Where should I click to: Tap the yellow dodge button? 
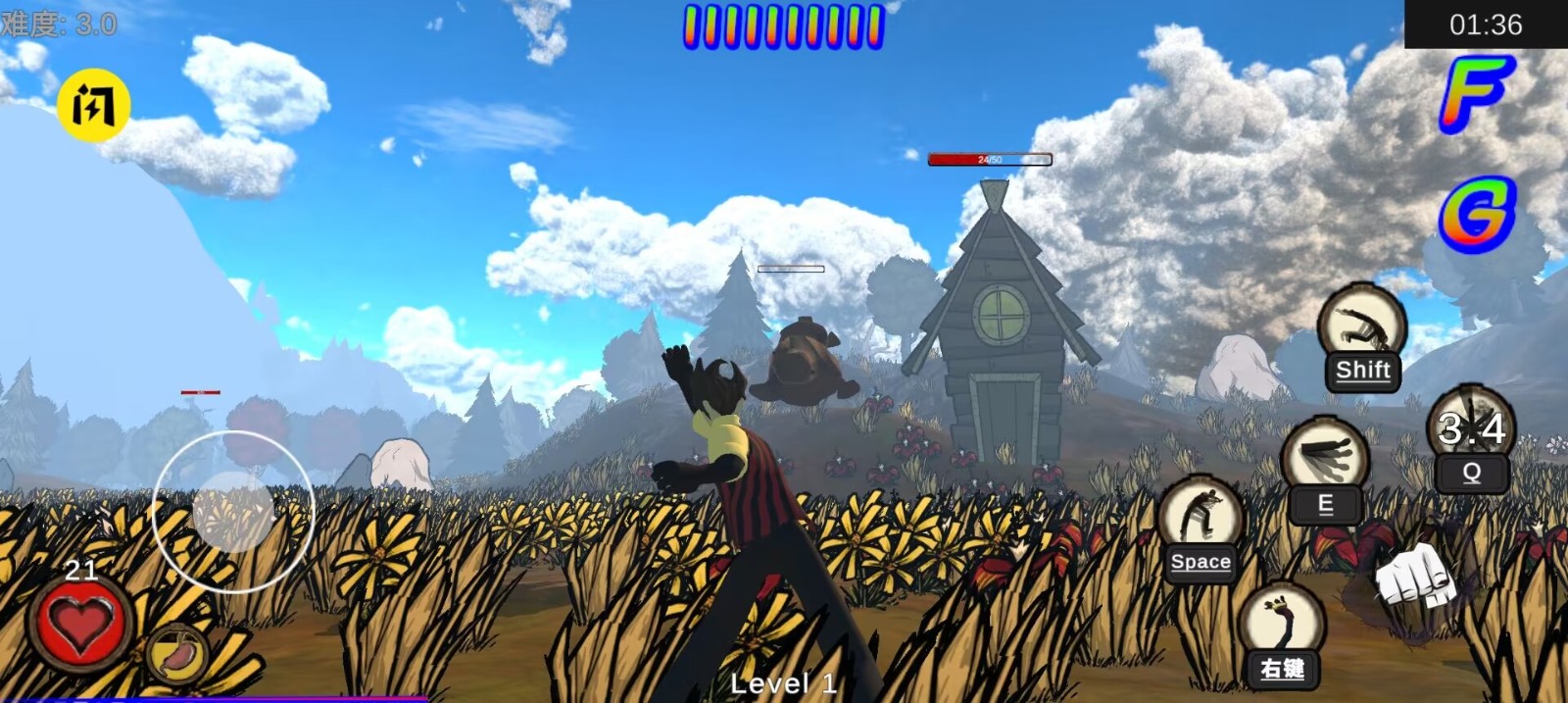click(93, 105)
